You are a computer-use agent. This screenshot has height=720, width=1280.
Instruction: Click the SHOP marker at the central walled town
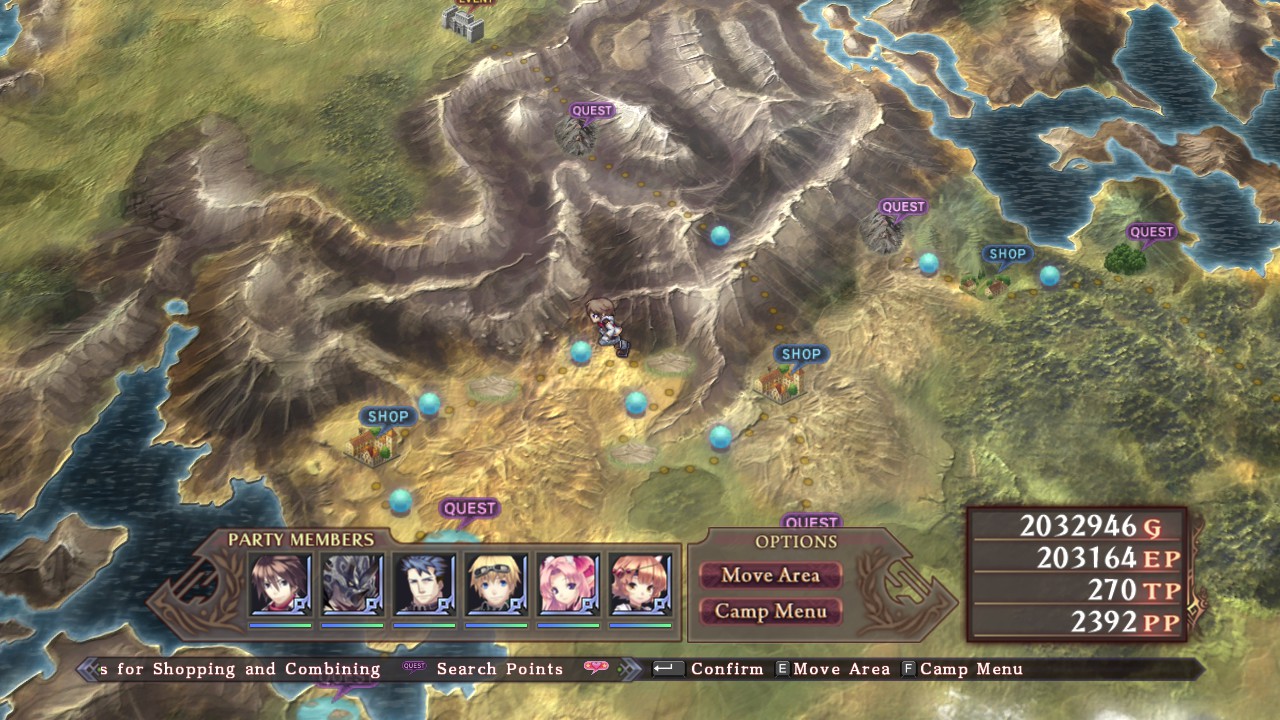[x=800, y=353]
